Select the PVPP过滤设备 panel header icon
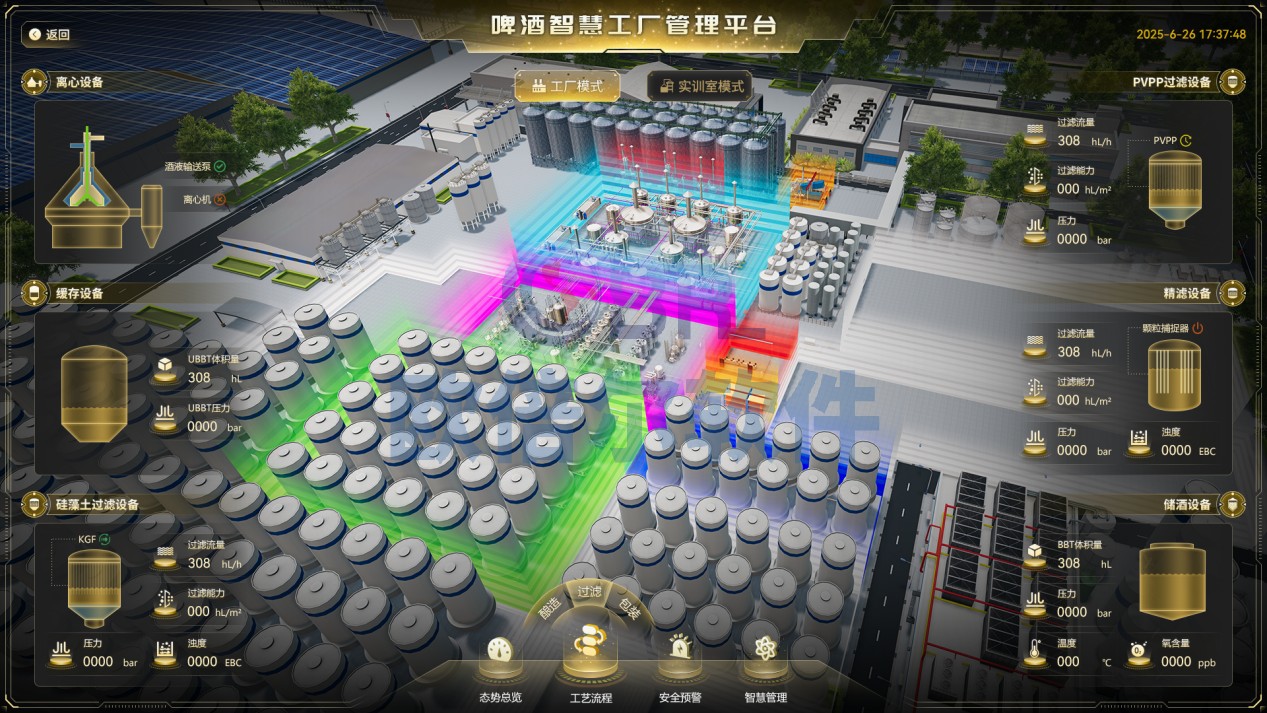 pos(1233,82)
